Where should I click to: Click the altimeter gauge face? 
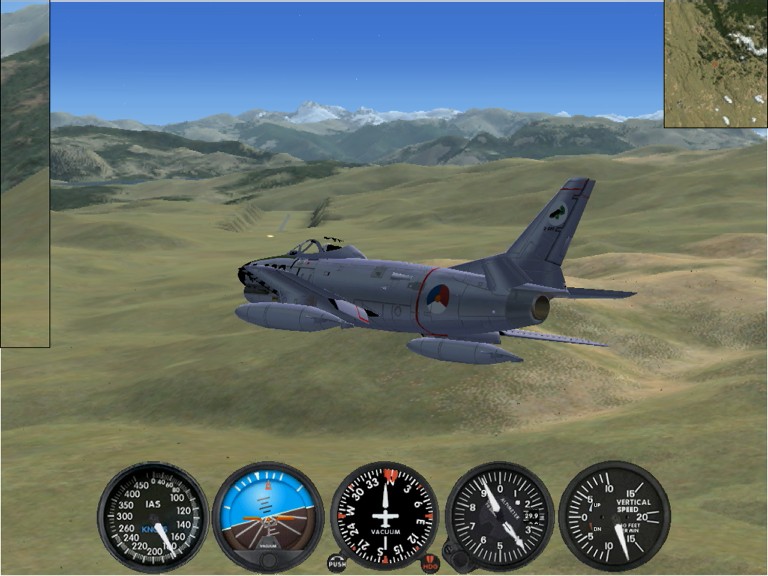[500, 514]
